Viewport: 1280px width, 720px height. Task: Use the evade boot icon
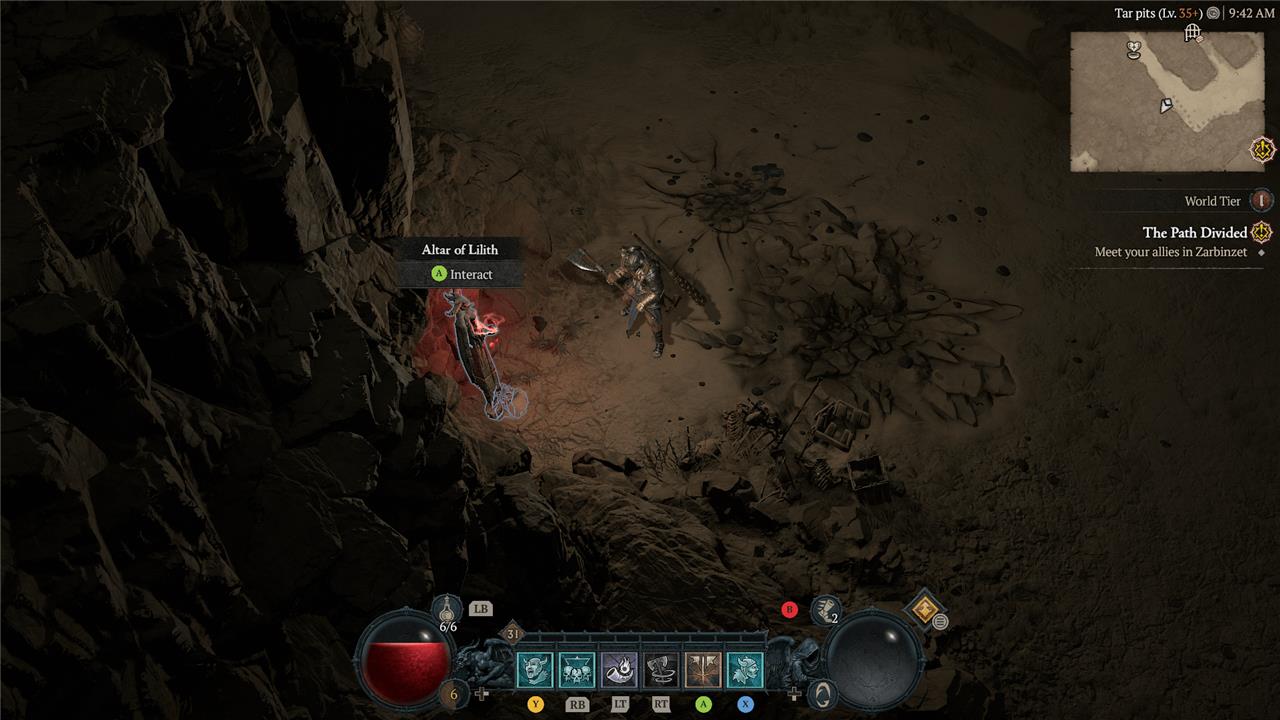pos(826,607)
